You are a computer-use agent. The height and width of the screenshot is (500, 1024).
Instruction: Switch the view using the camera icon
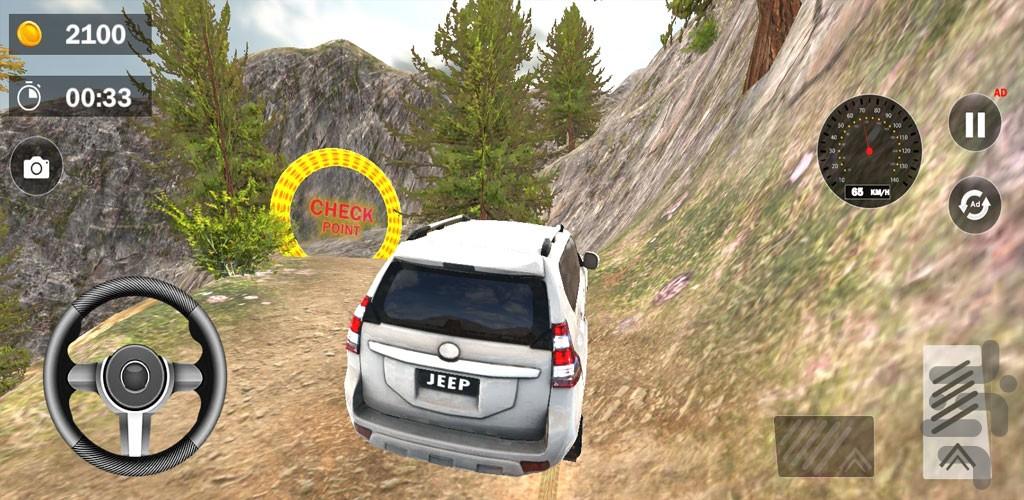coord(37,166)
